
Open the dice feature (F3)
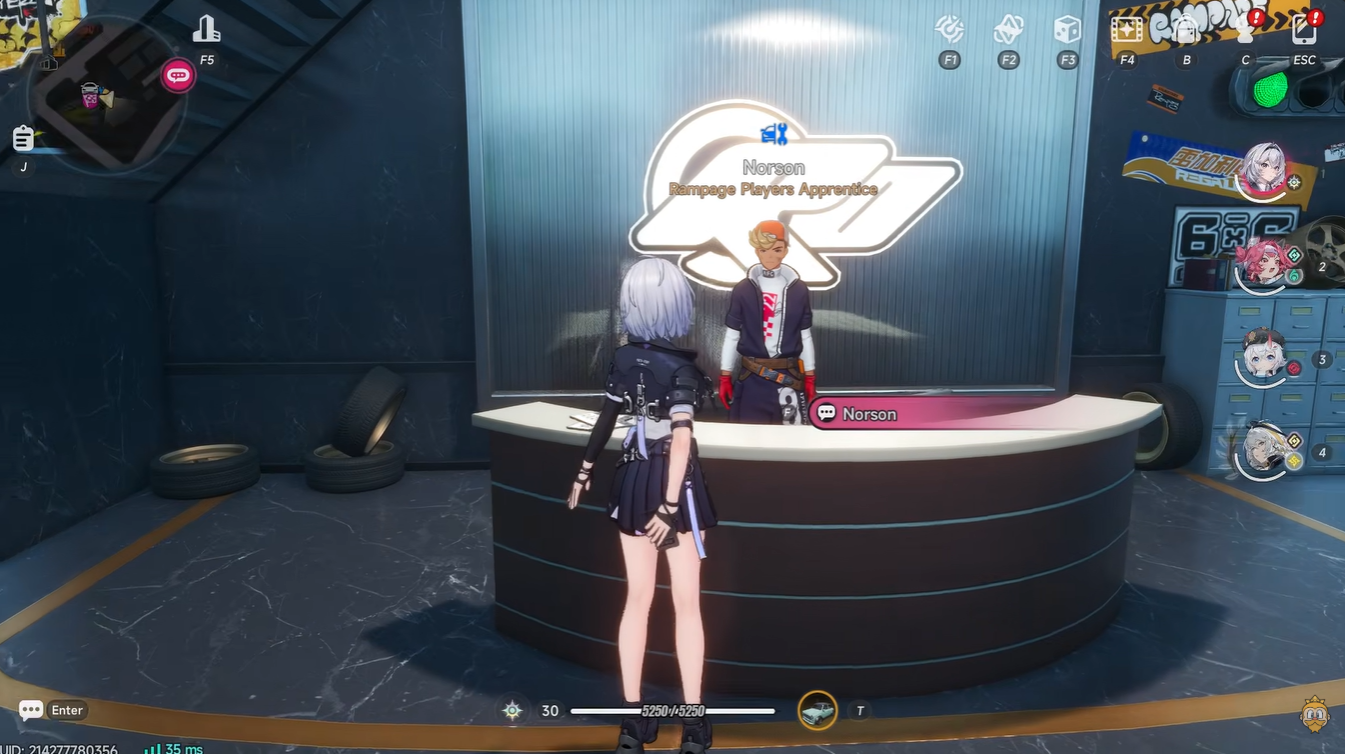pyautogui.click(x=1066, y=29)
